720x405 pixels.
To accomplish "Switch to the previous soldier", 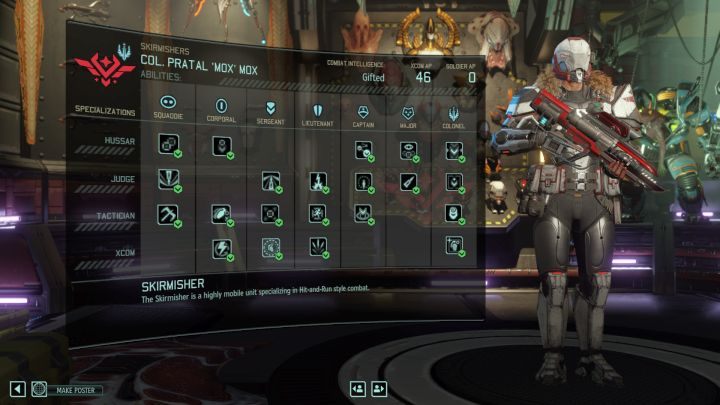I will tap(357, 389).
